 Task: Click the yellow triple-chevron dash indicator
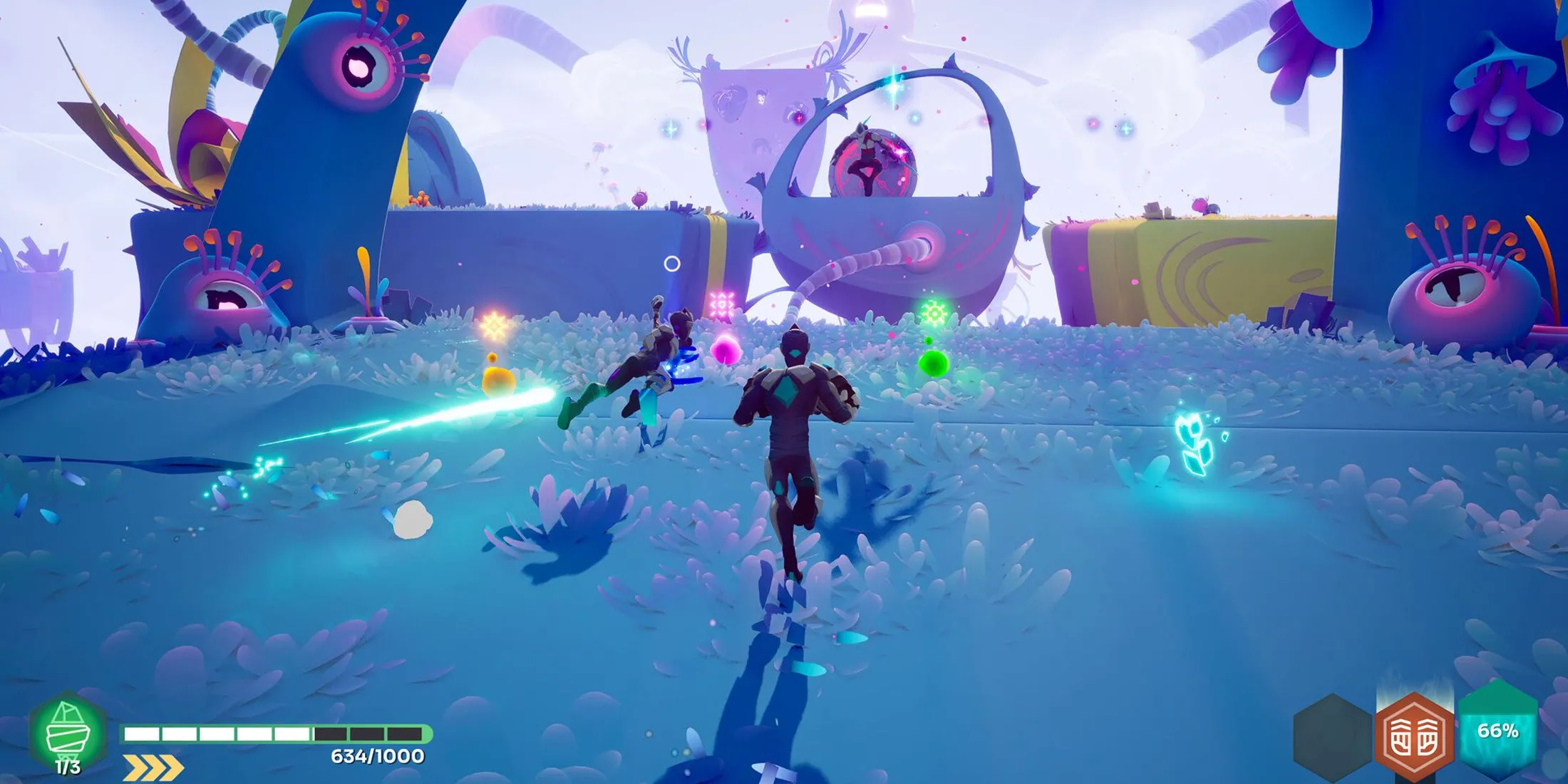pos(153,767)
